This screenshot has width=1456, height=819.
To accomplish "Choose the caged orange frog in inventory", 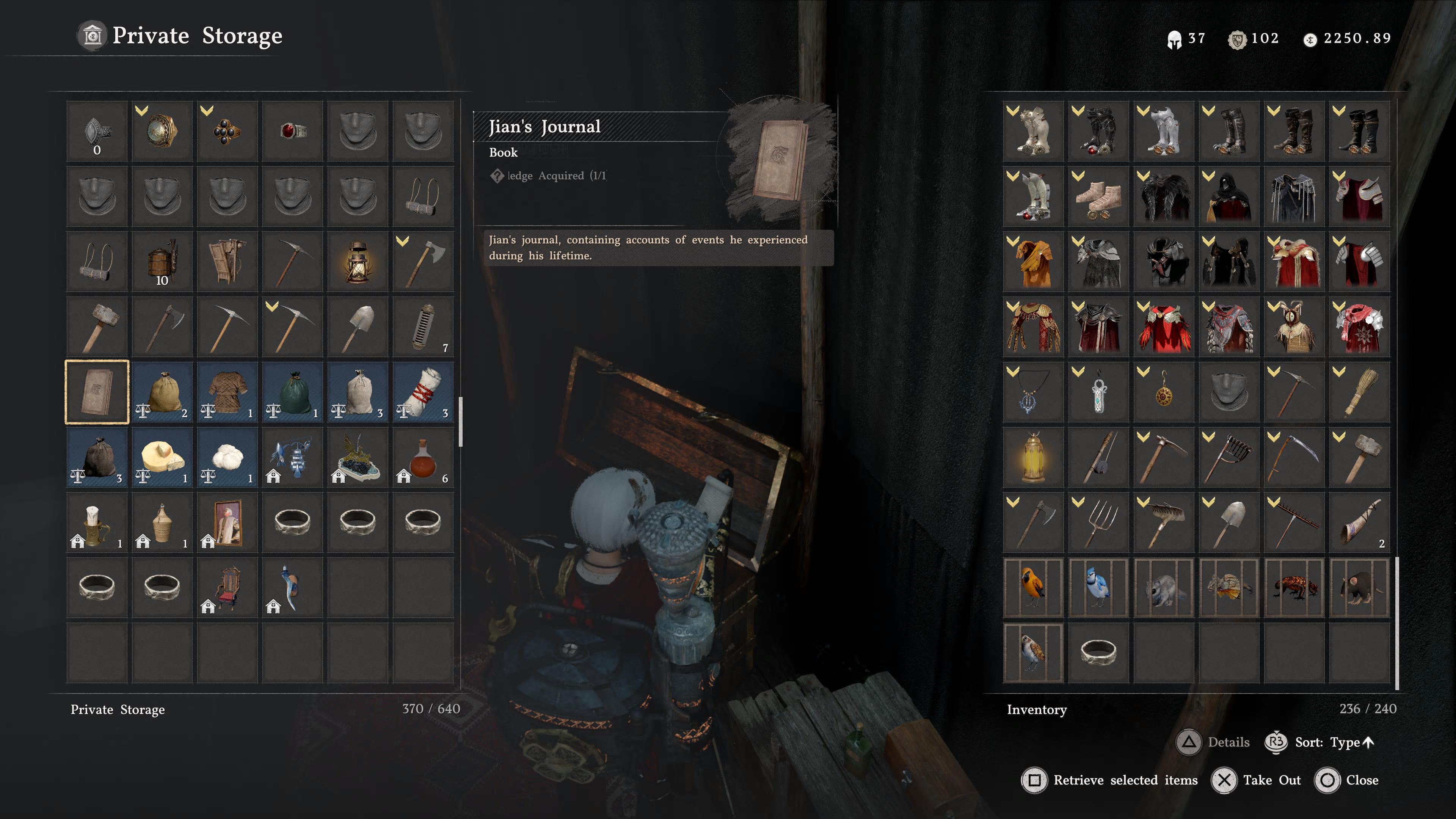I will 1294,587.
